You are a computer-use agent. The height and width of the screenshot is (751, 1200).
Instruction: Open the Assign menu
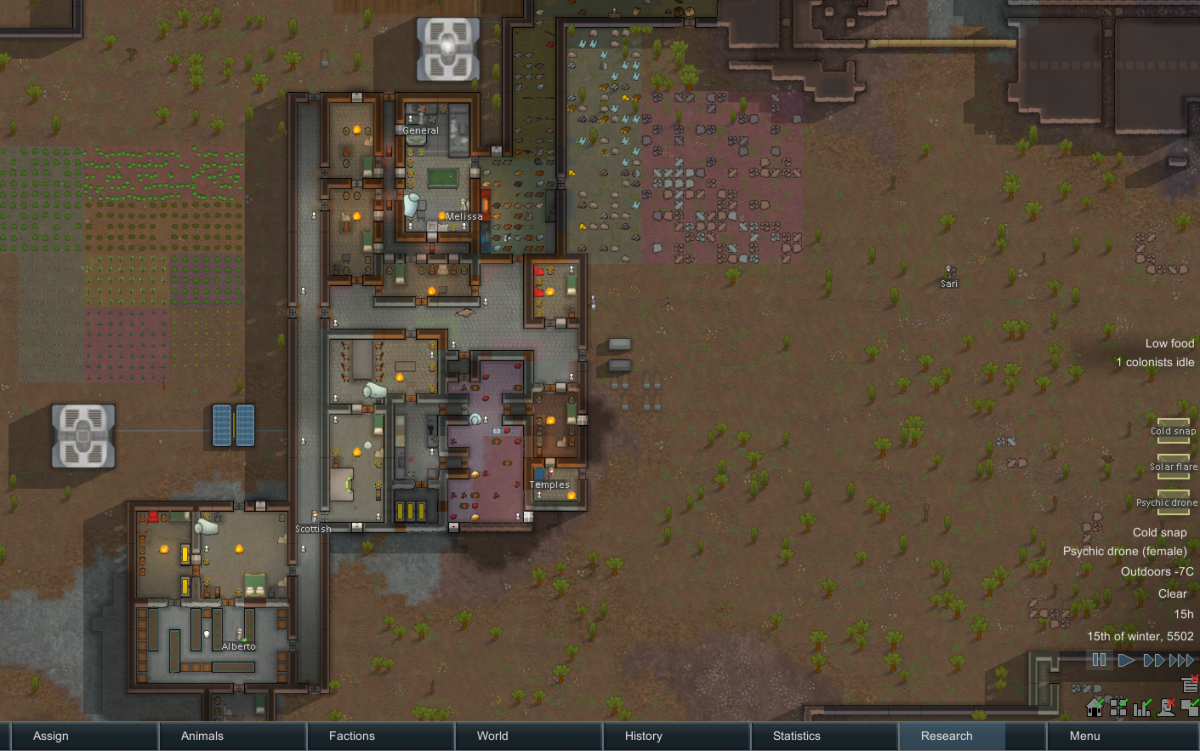[x=51, y=736]
